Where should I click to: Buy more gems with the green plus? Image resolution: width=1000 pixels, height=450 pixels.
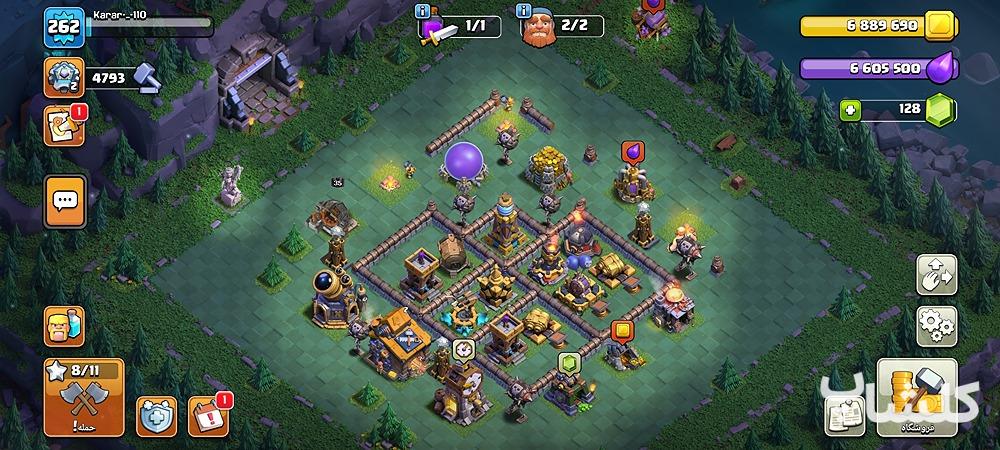pos(851,110)
